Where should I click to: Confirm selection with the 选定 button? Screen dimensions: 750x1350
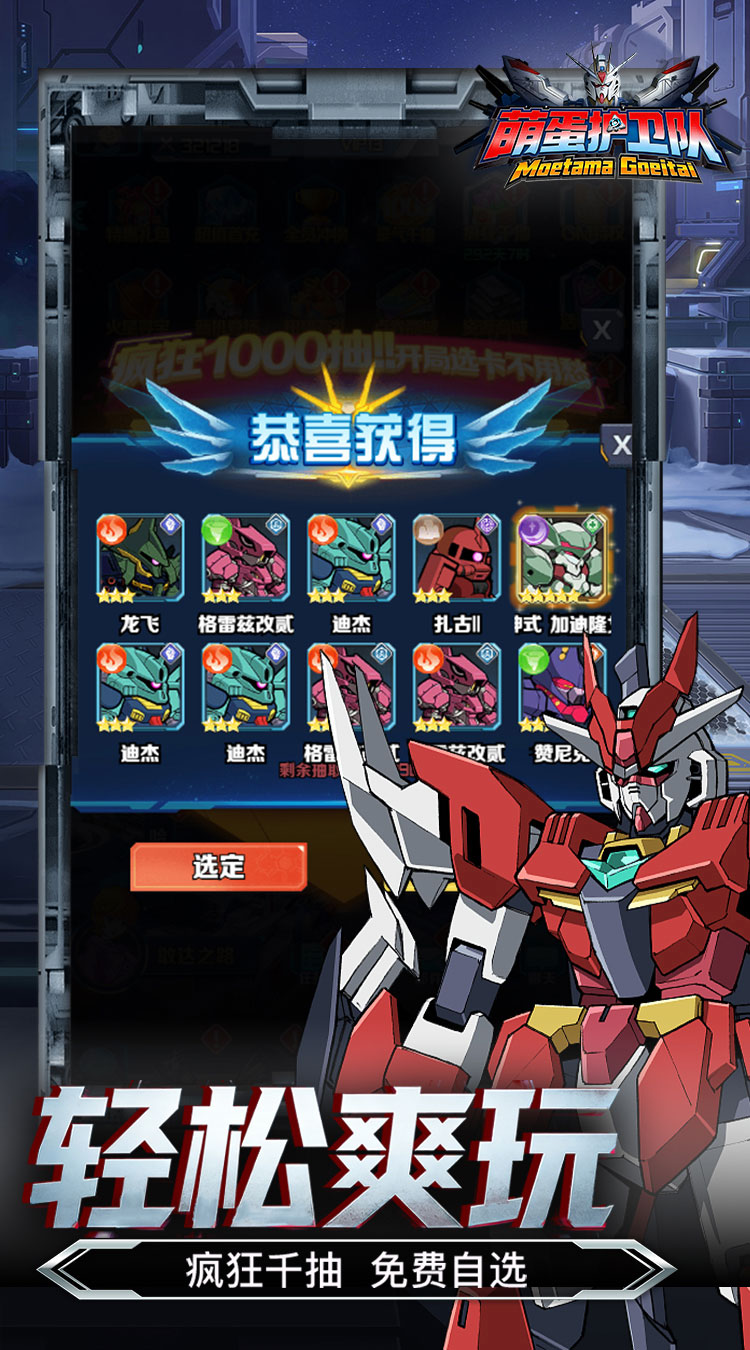tap(218, 866)
